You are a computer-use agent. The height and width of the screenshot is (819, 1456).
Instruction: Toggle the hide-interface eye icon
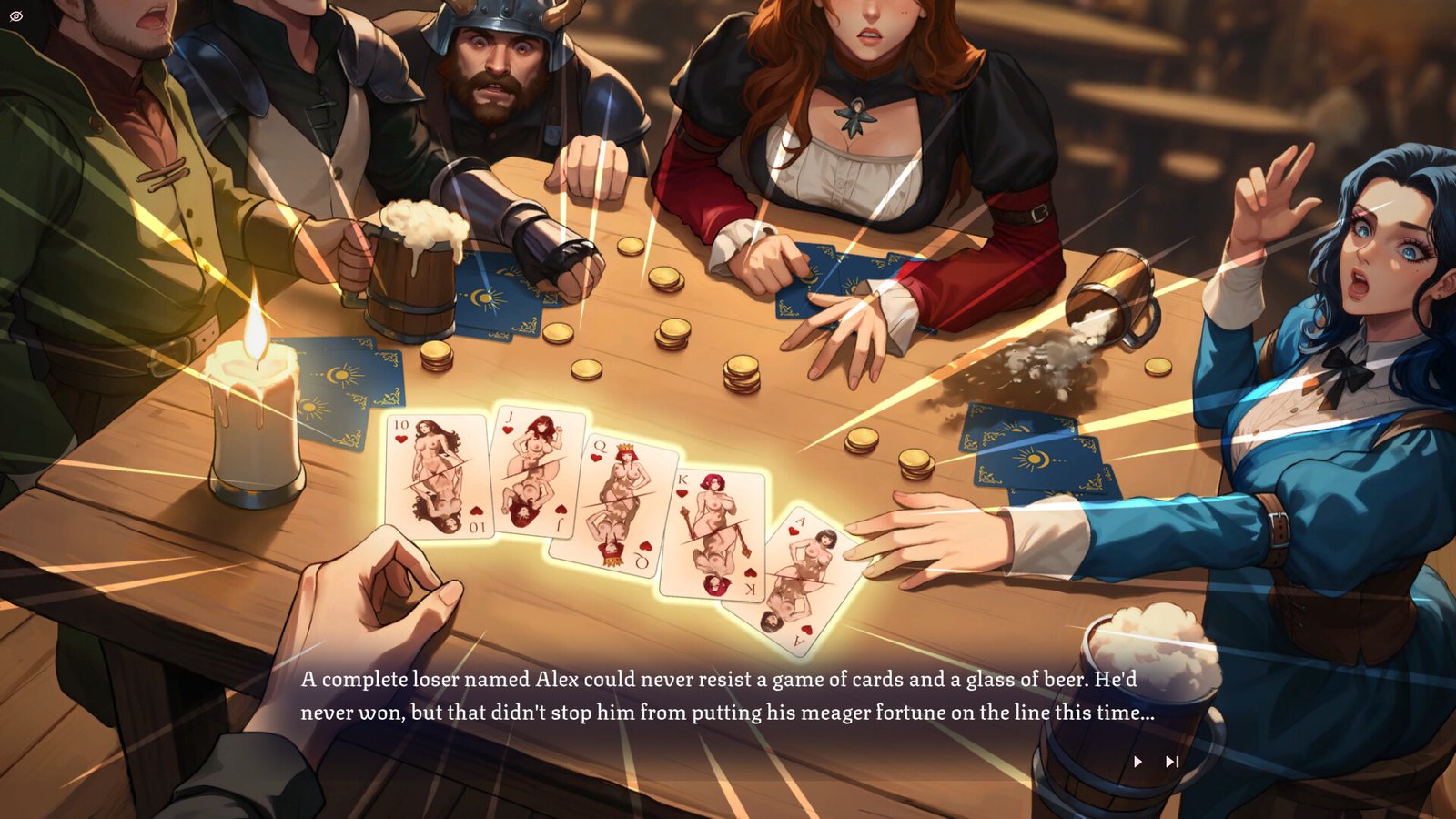tap(16, 16)
